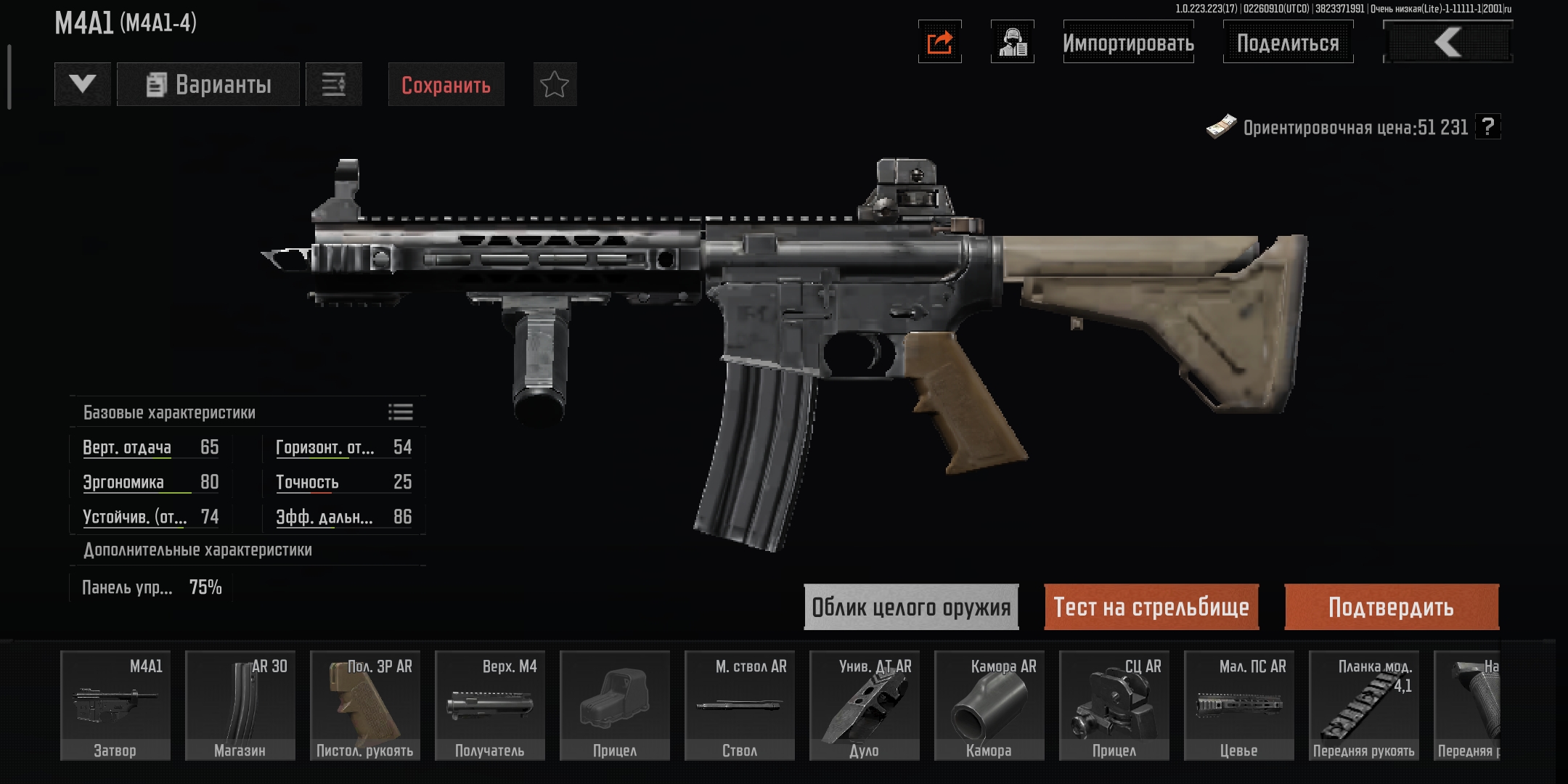Confirm the build with Подтвердить
1568x784 pixels.
(1391, 607)
